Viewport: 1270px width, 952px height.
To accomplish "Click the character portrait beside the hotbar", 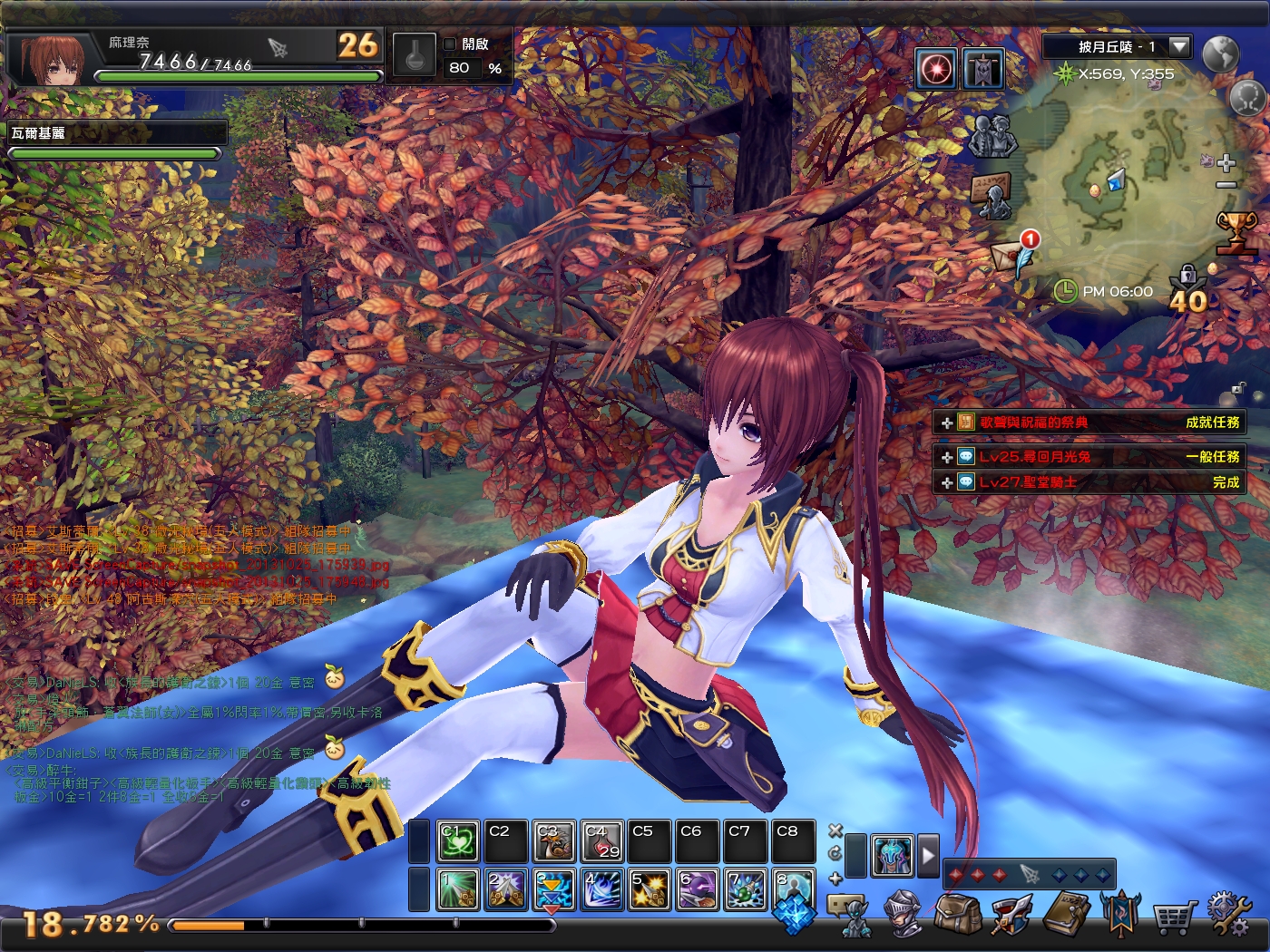I will 892,854.
